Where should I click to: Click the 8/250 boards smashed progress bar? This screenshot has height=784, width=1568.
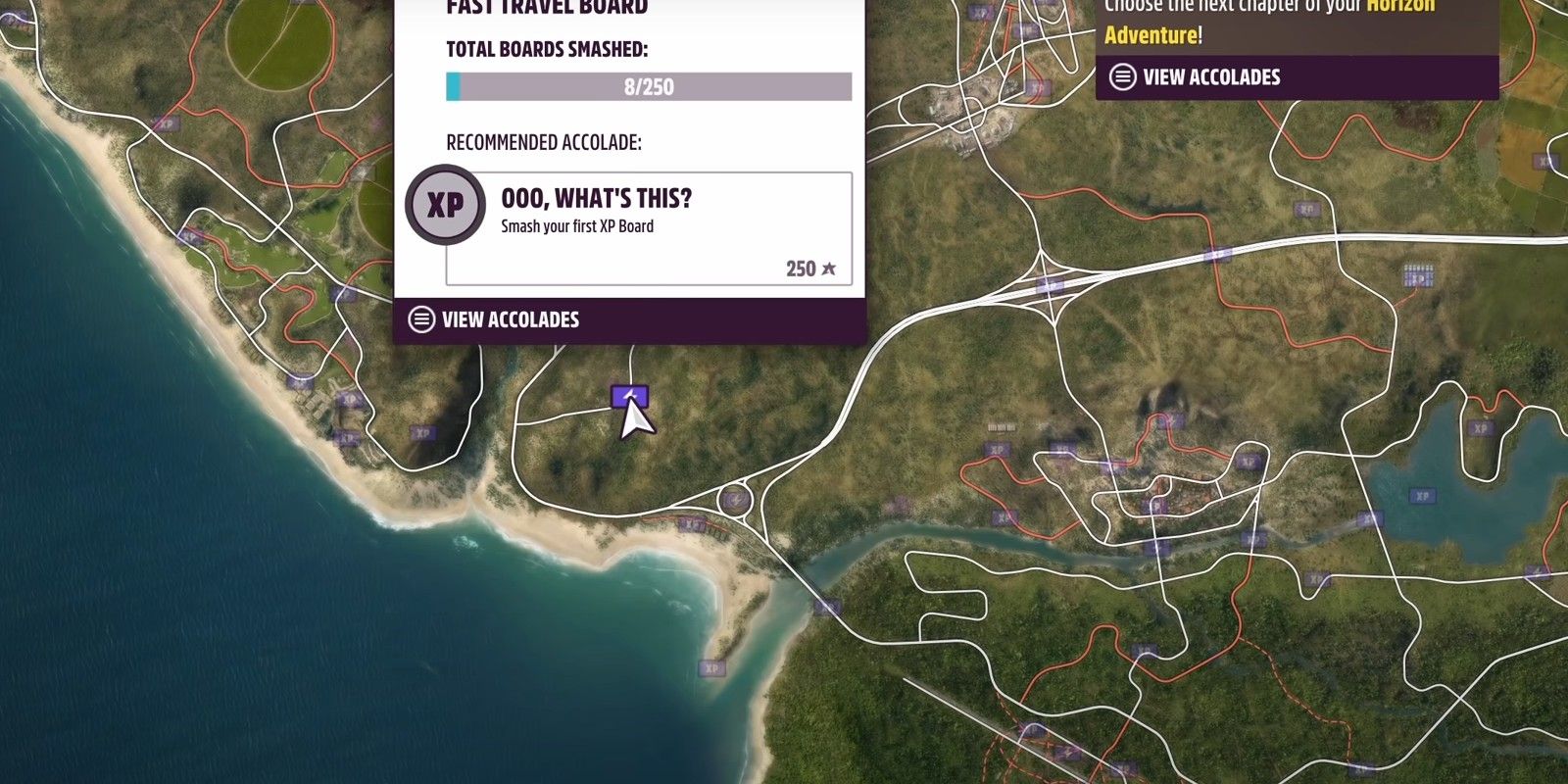coord(649,88)
